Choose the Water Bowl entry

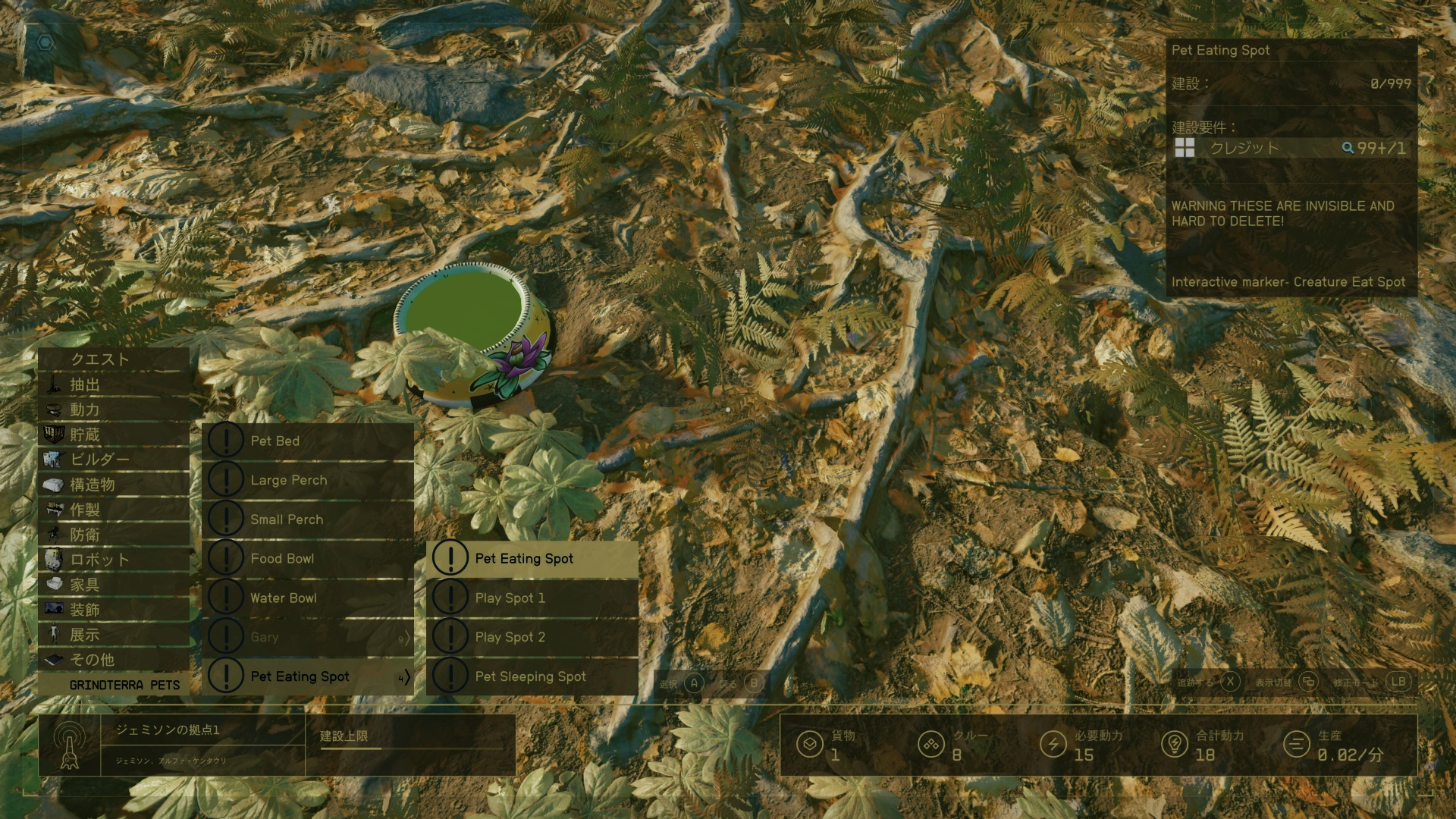(308, 598)
